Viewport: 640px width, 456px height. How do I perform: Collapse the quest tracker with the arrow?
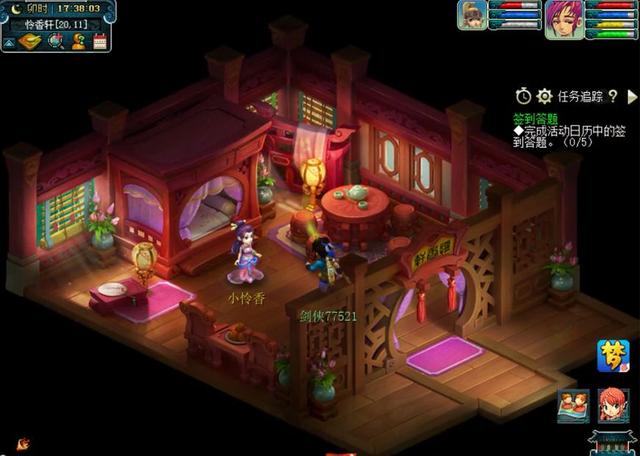(x=631, y=96)
